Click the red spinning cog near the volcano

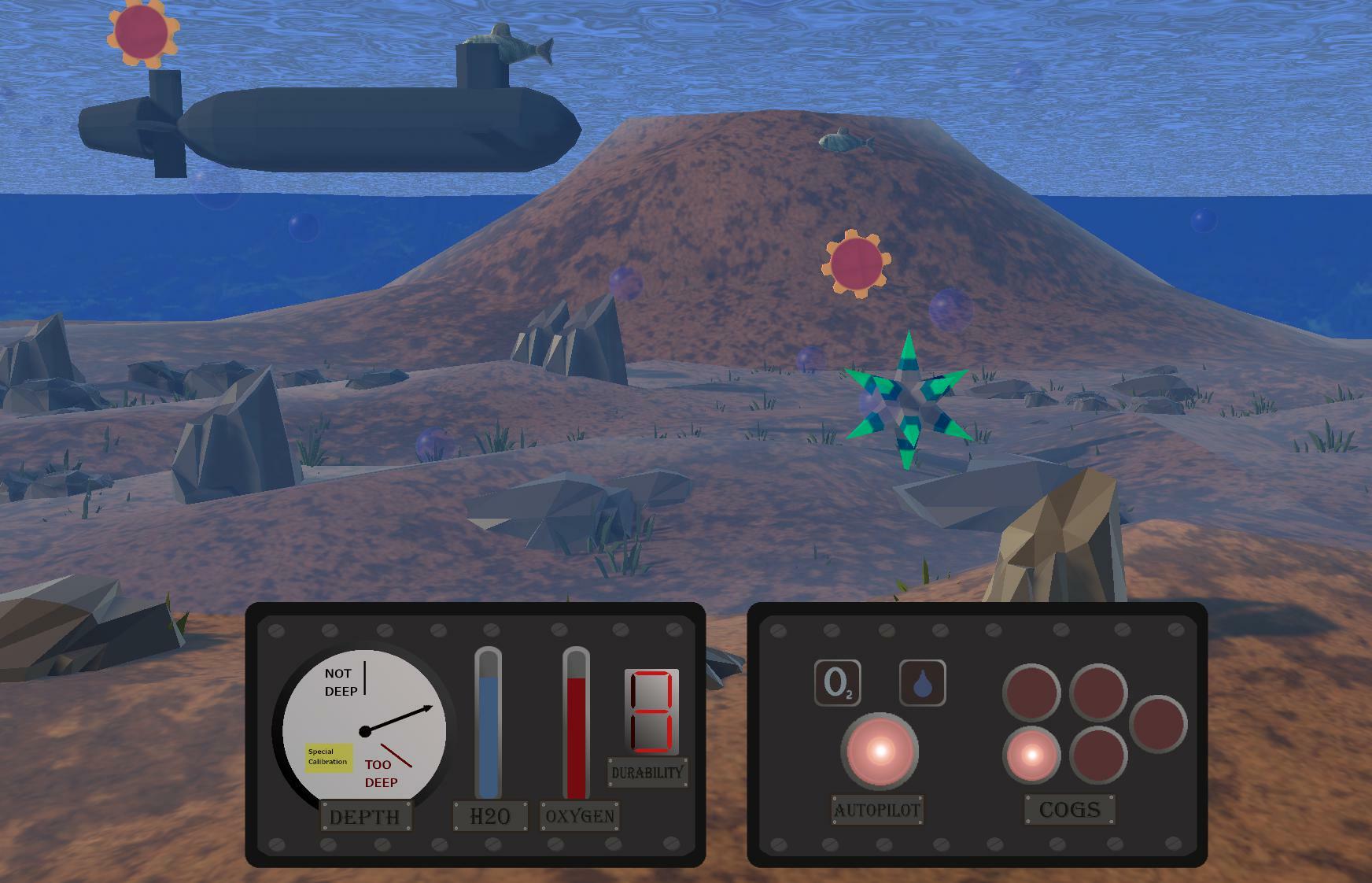click(858, 262)
